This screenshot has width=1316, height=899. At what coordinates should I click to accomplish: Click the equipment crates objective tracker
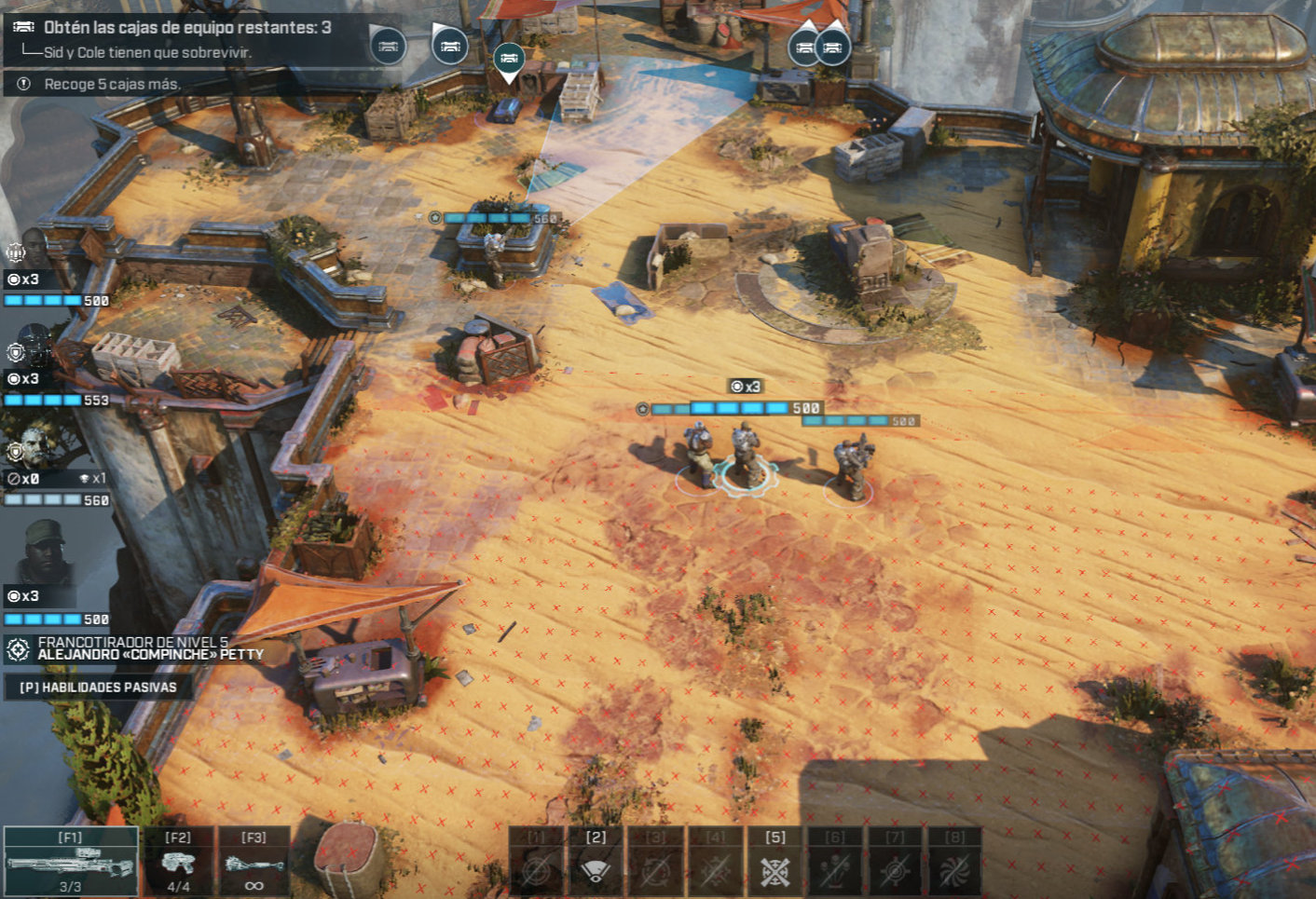pyautogui.click(x=186, y=28)
